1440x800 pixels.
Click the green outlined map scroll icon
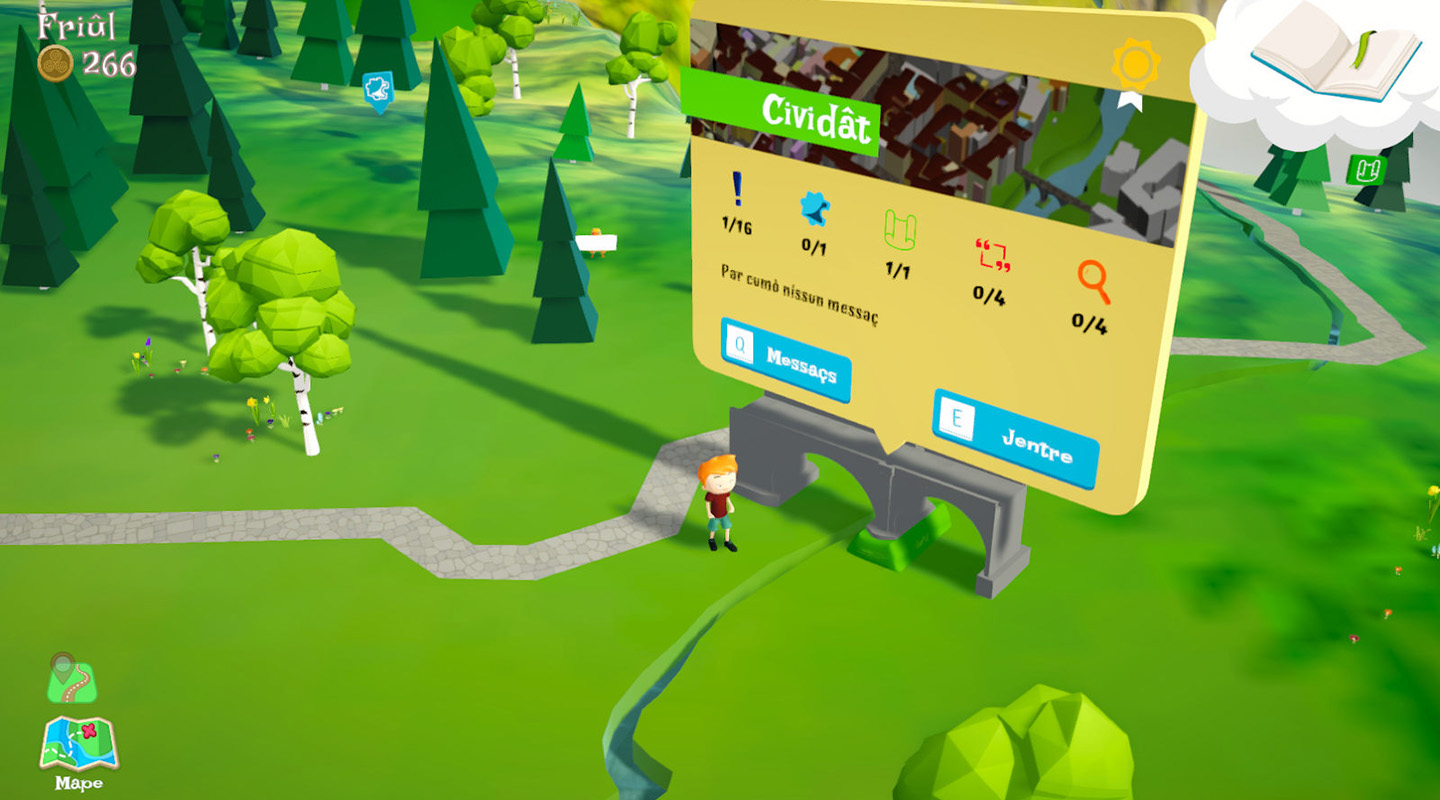click(900, 231)
